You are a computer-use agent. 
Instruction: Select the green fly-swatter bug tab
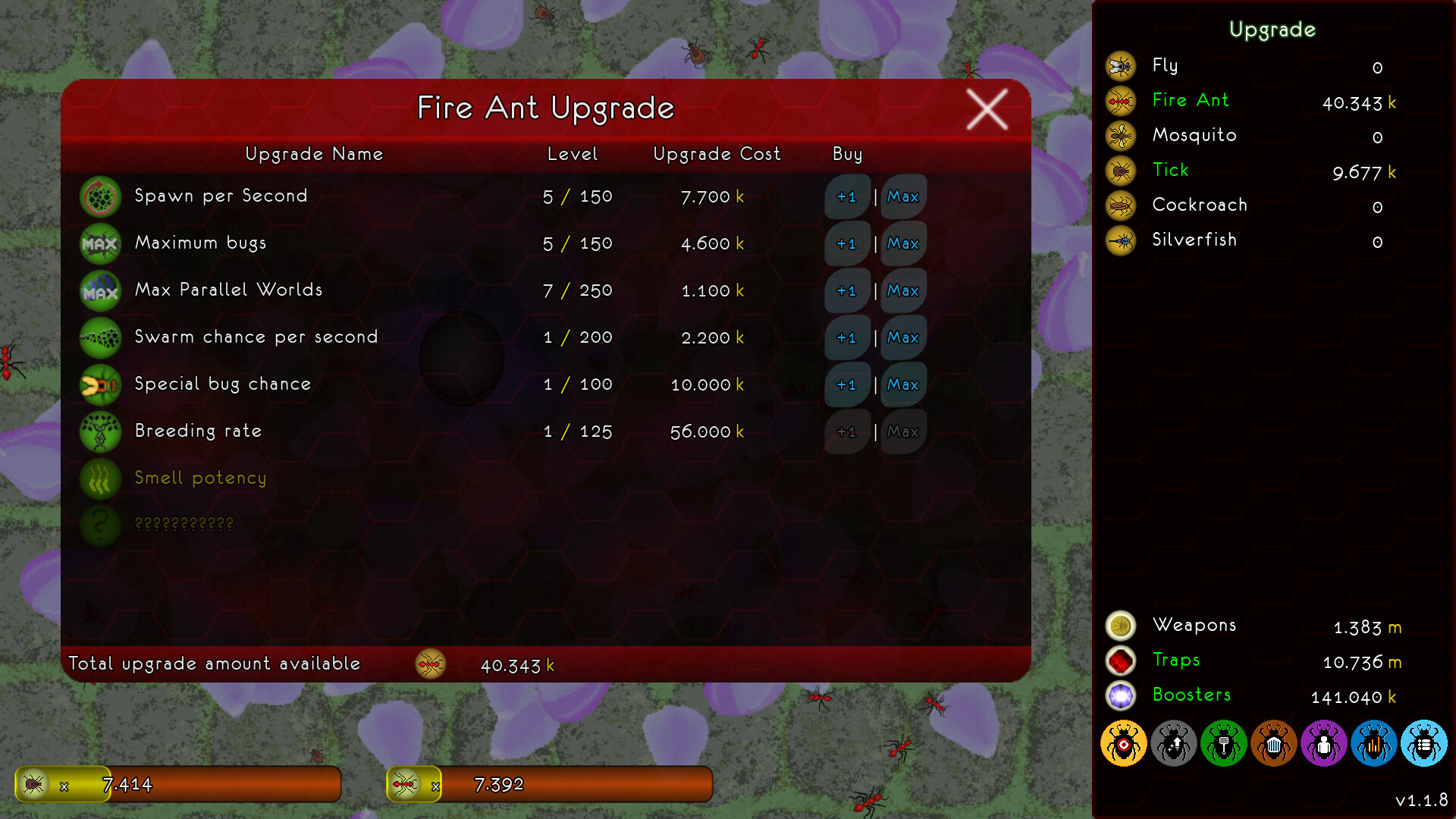tap(1223, 745)
